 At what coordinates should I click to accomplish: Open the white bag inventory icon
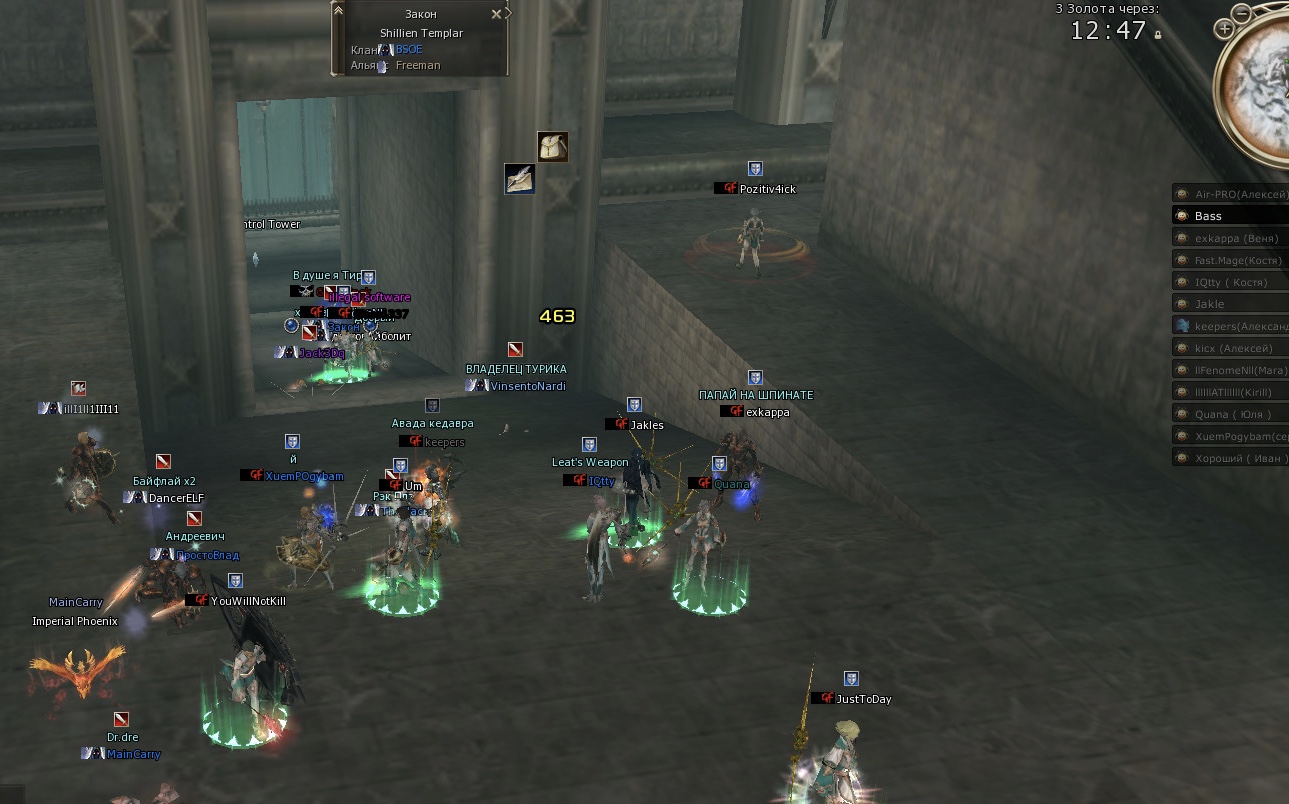point(552,147)
